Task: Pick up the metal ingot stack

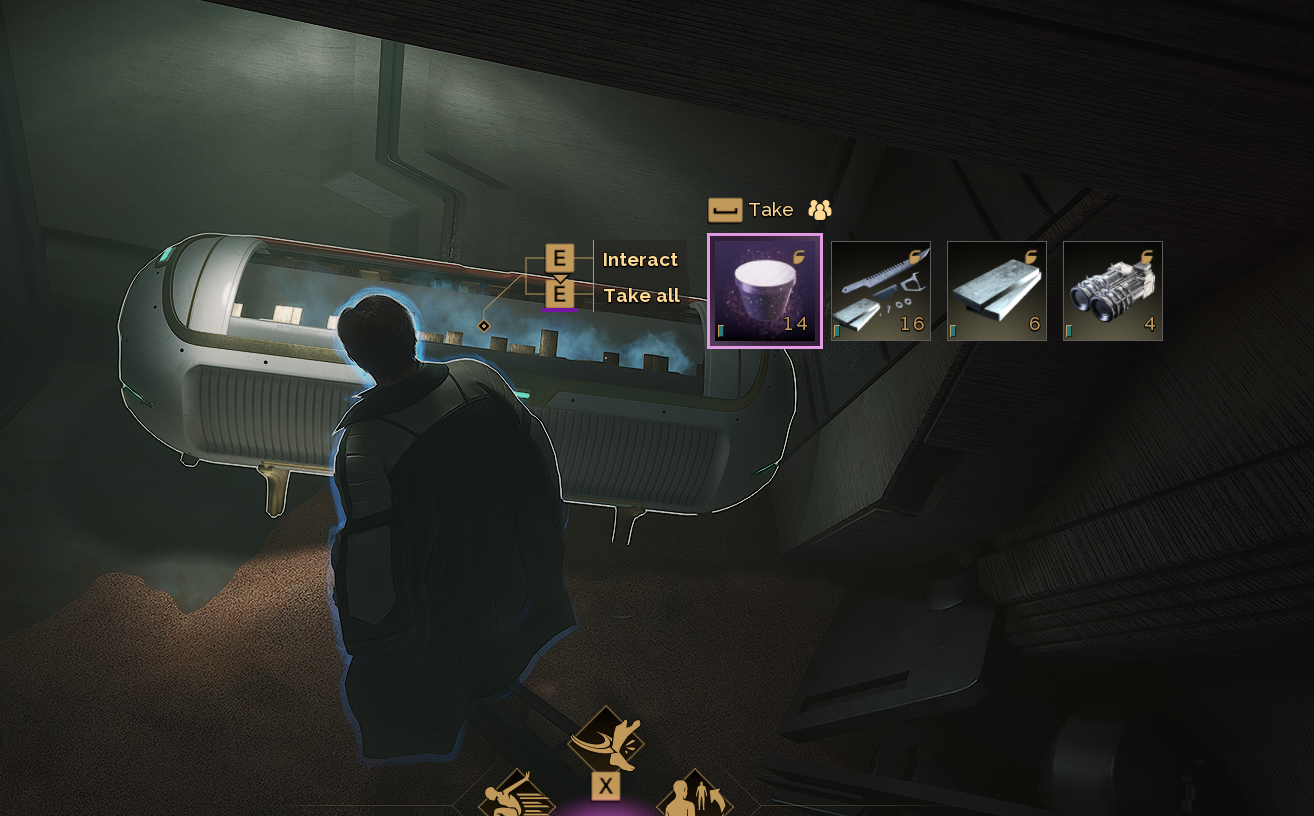Action: (x=997, y=291)
